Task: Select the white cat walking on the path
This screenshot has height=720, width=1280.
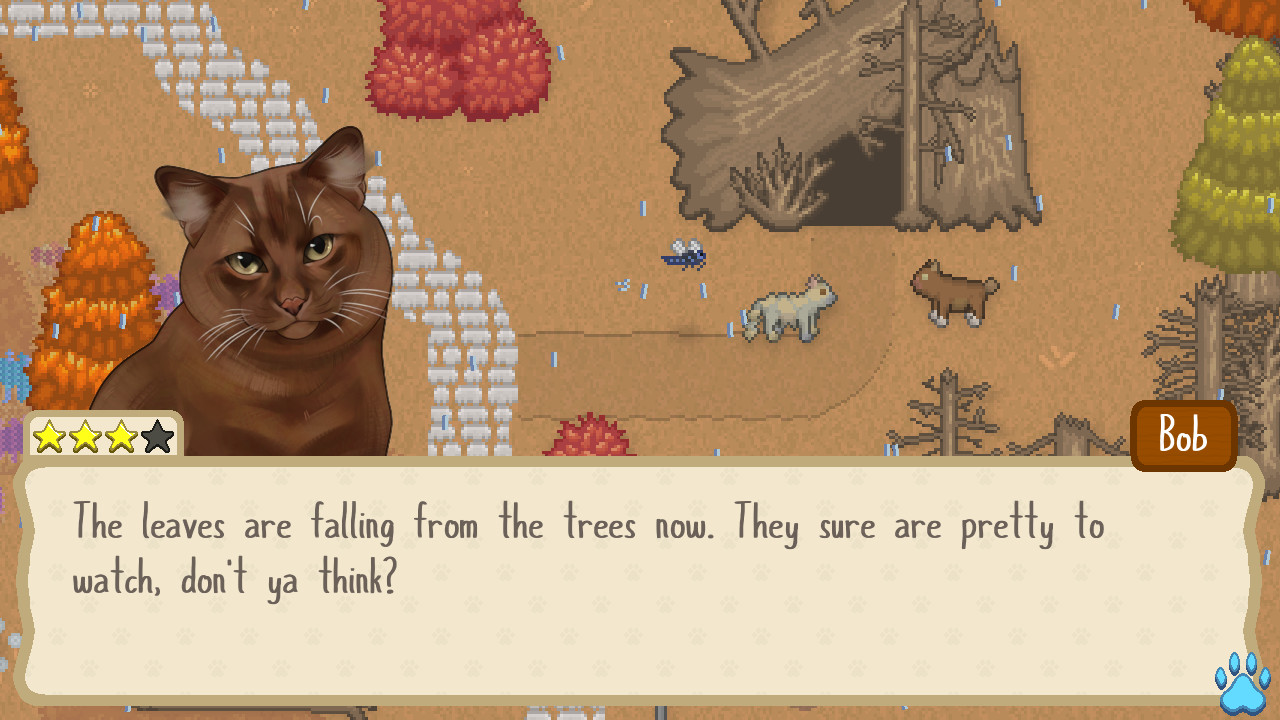Action: [790, 310]
